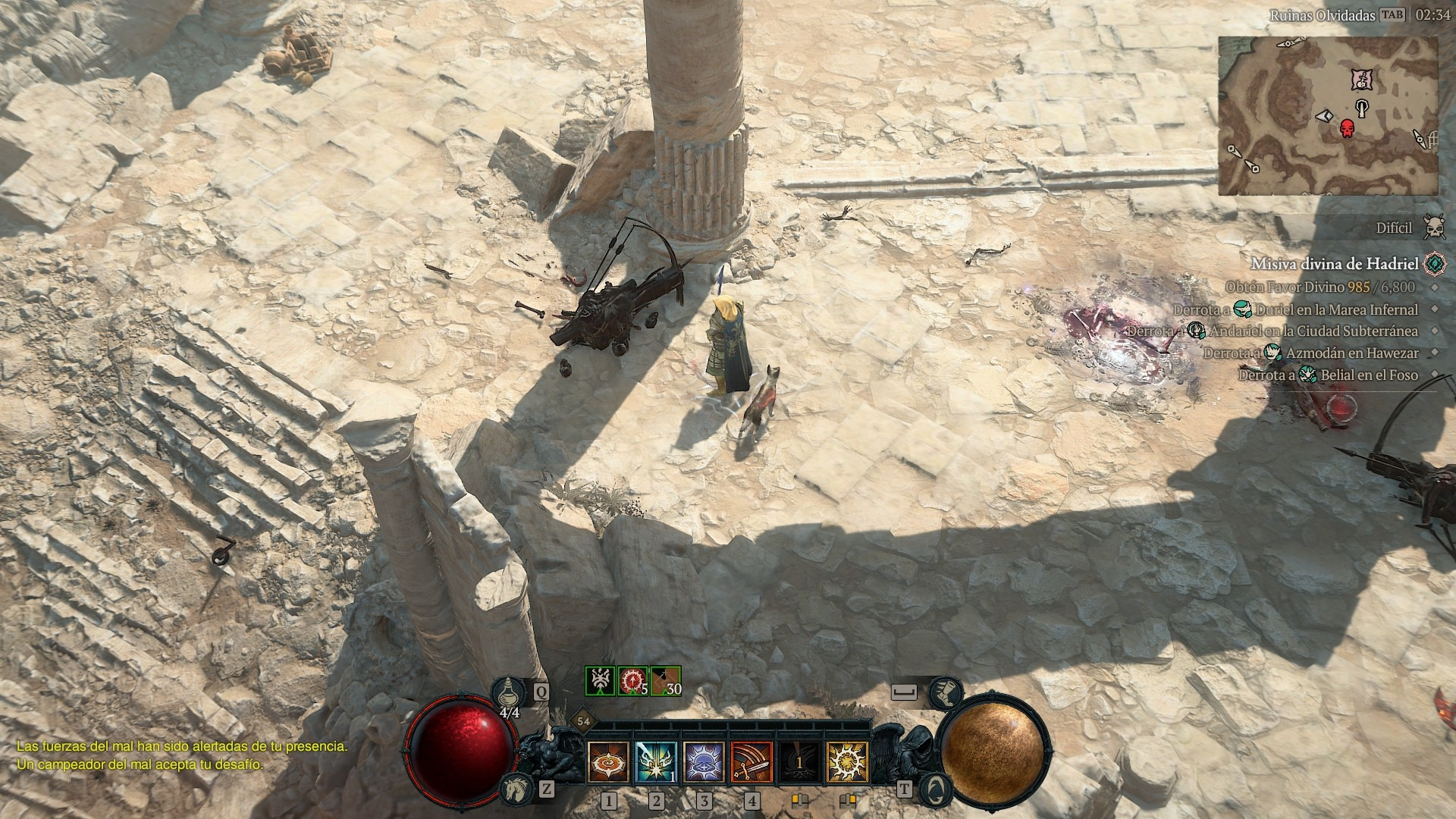Screen dimensions: 1456x819
Task: Click the pink boss marker on minimap
Action: [x=1363, y=78]
